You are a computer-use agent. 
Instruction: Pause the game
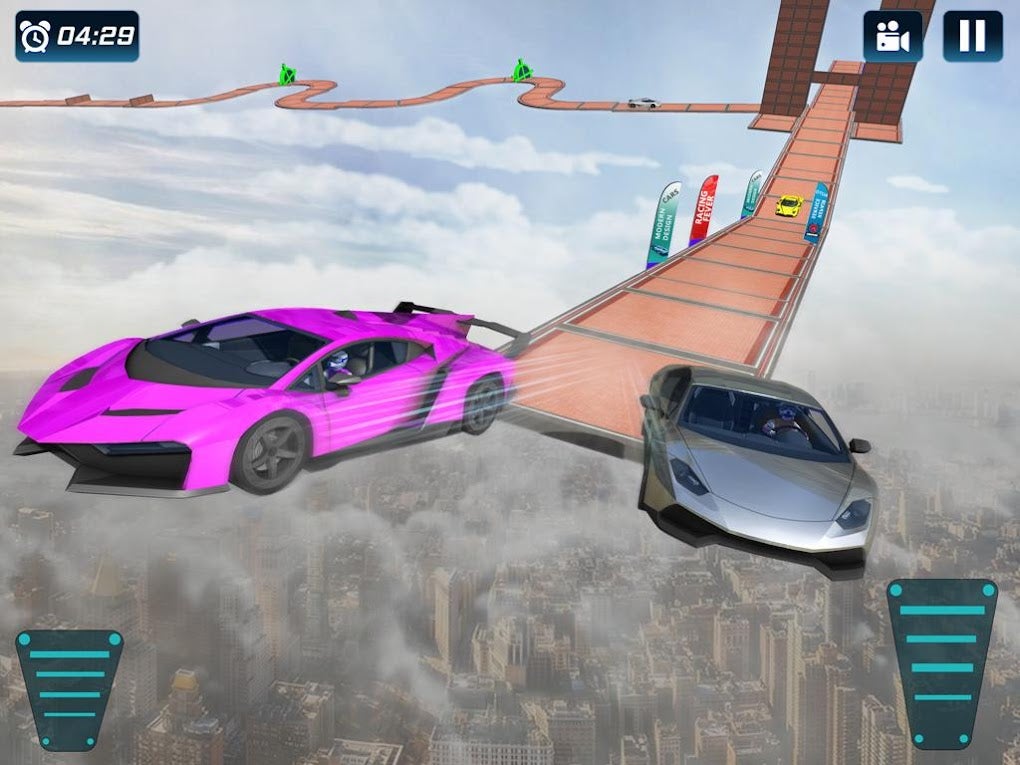tap(972, 37)
